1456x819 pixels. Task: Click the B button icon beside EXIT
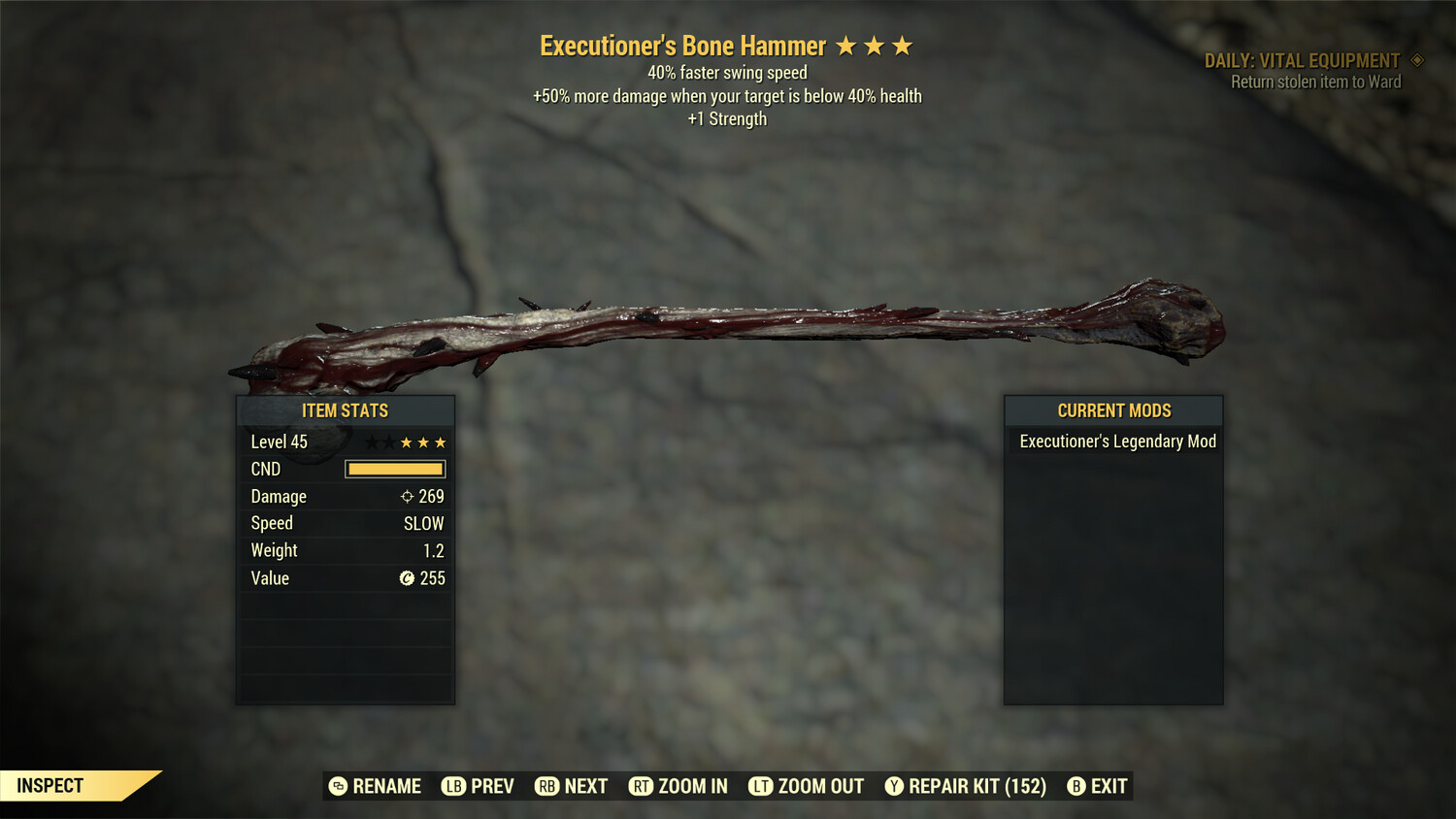pyautogui.click(x=1075, y=786)
